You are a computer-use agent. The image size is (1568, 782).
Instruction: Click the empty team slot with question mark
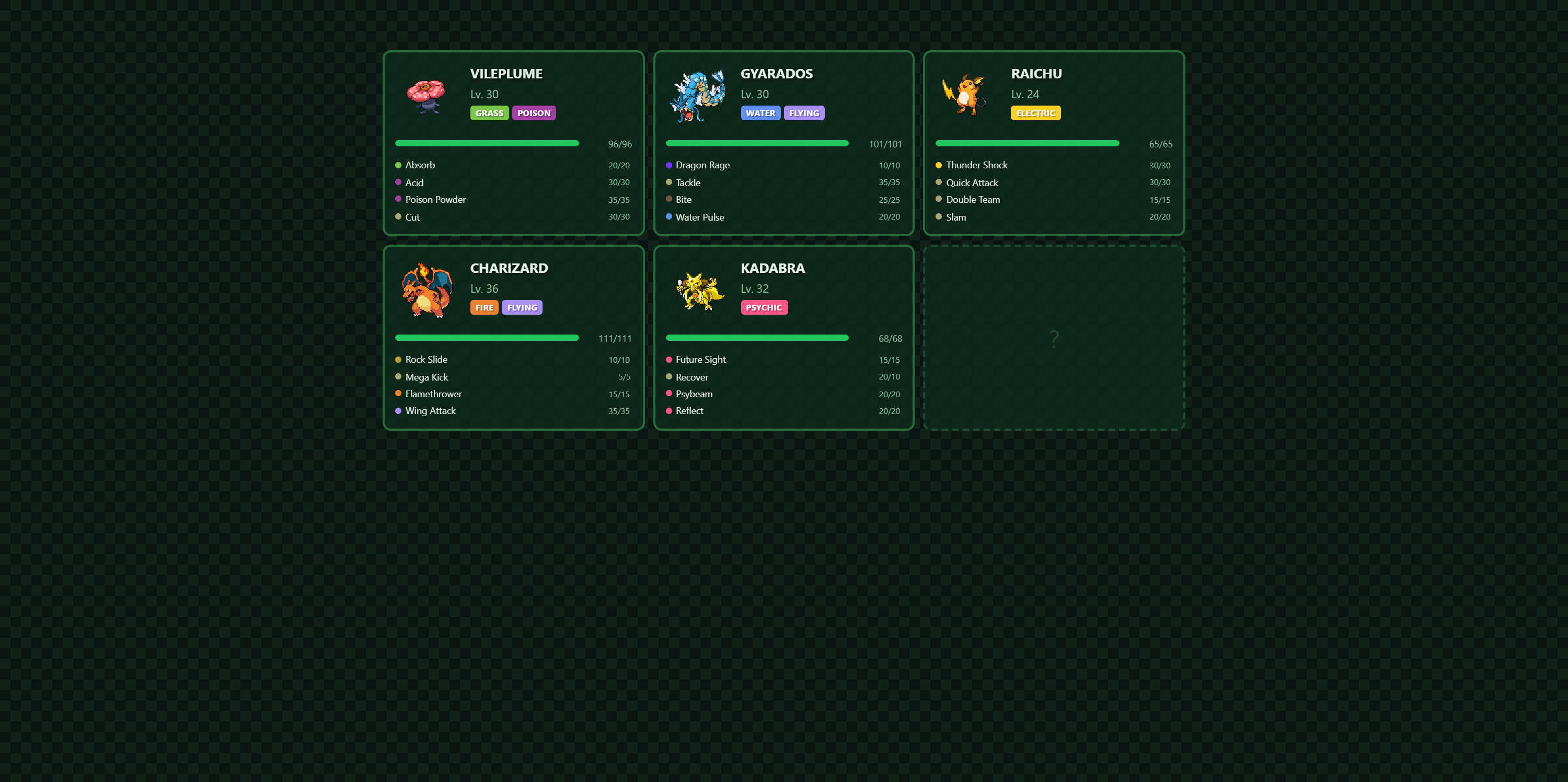pos(1053,338)
